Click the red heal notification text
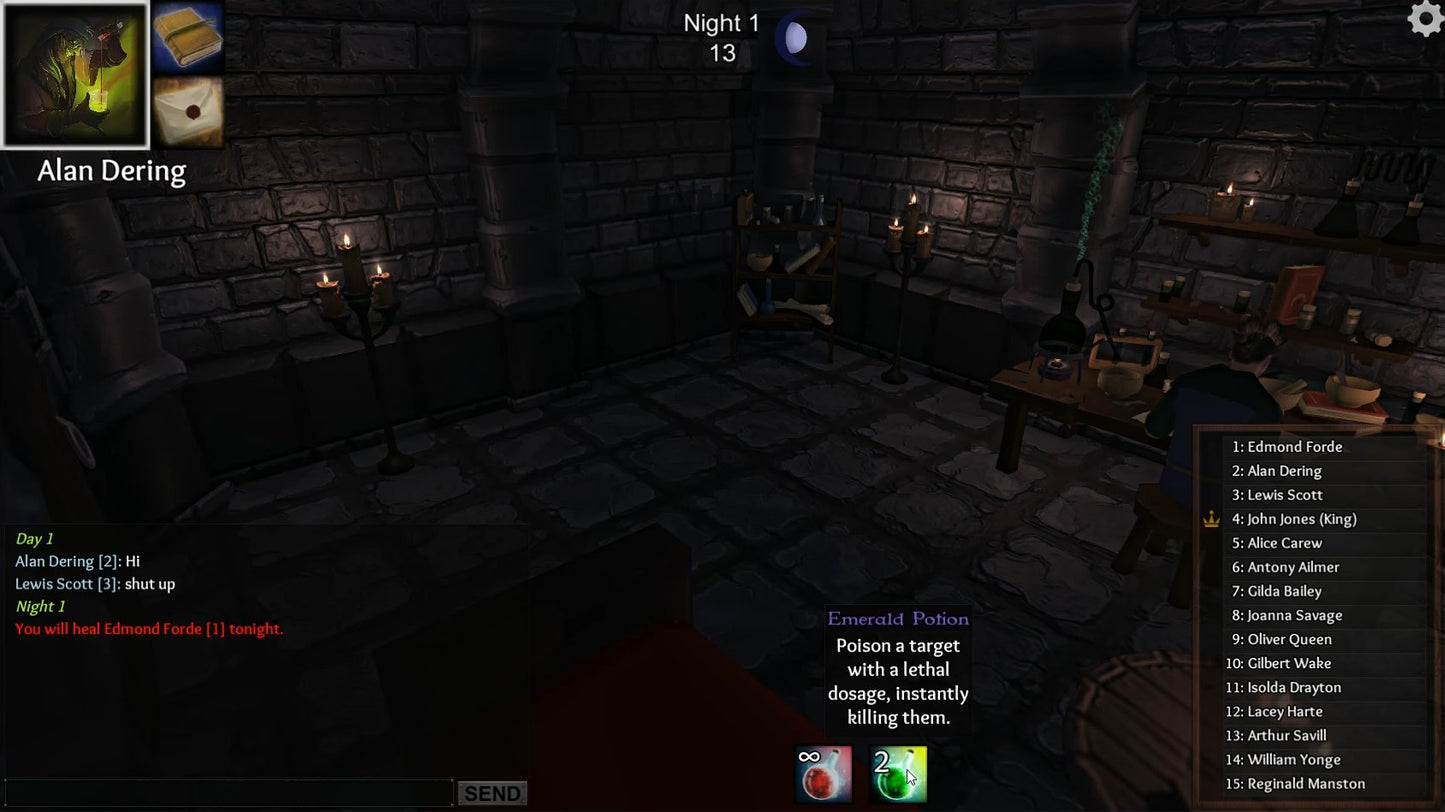Screen dimensions: 1445x812 tap(149, 629)
